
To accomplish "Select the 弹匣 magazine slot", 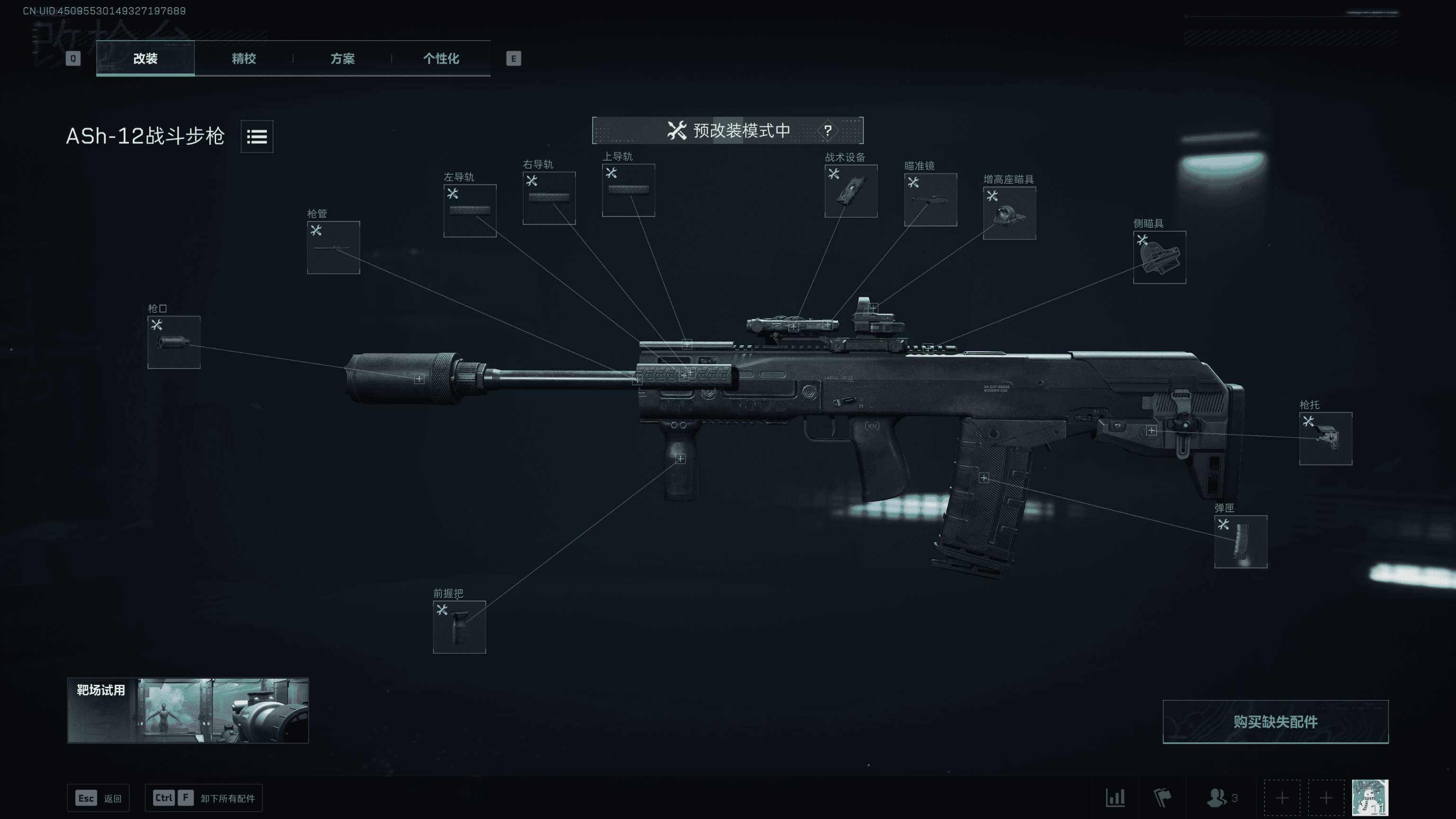I will coord(1241,541).
